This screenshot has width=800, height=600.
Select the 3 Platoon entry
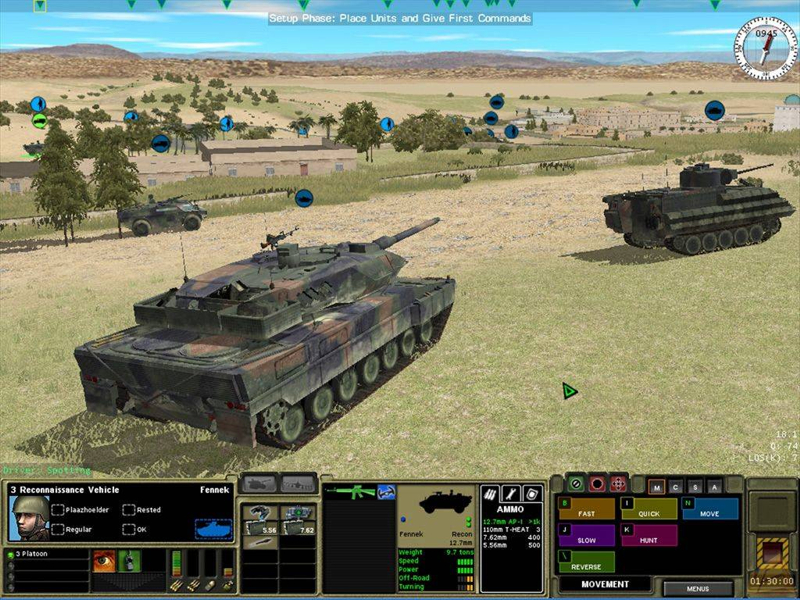45,554
